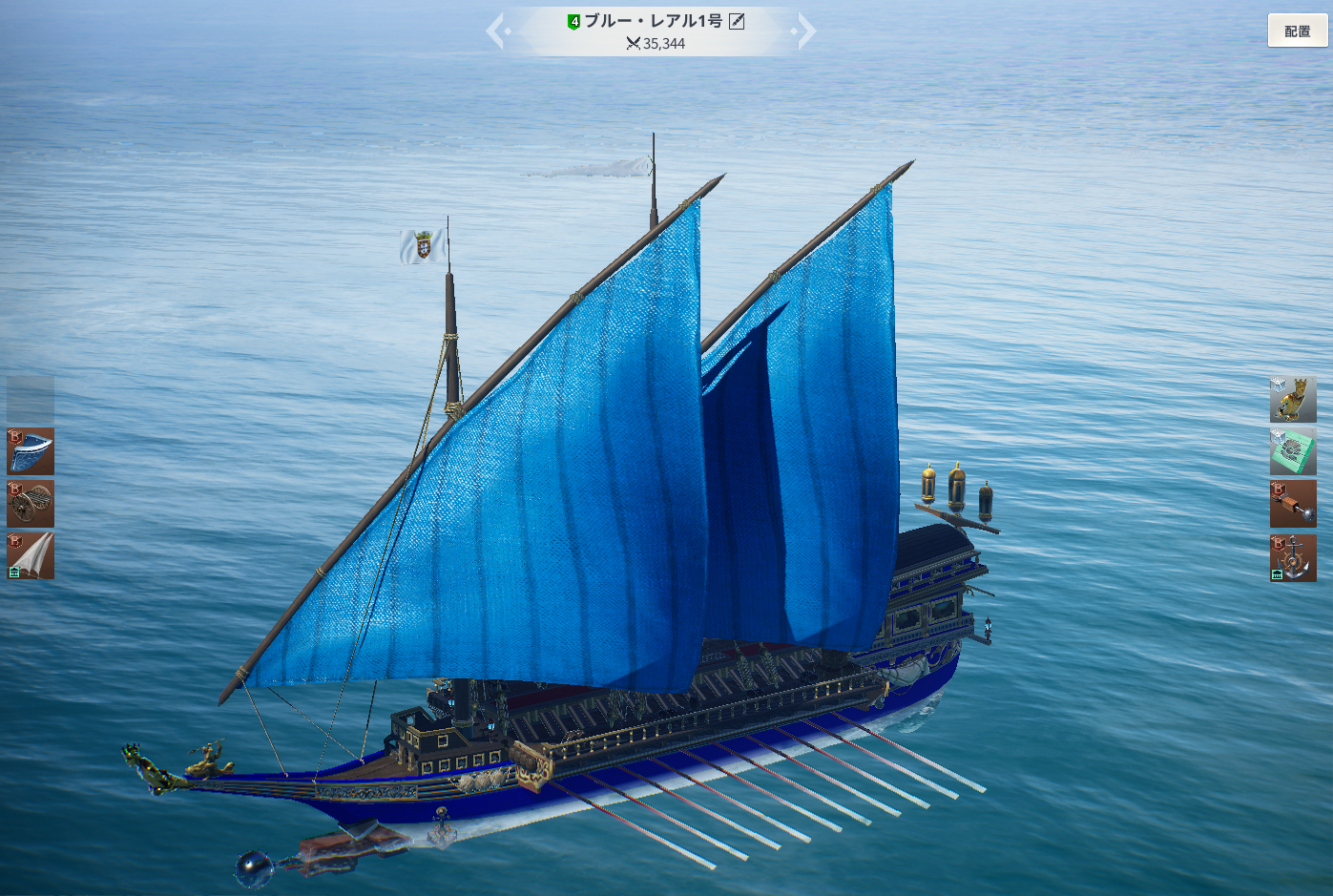1333x896 pixels.
Task: Select the blue hull armor plate slot
Action: click(x=31, y=451)
